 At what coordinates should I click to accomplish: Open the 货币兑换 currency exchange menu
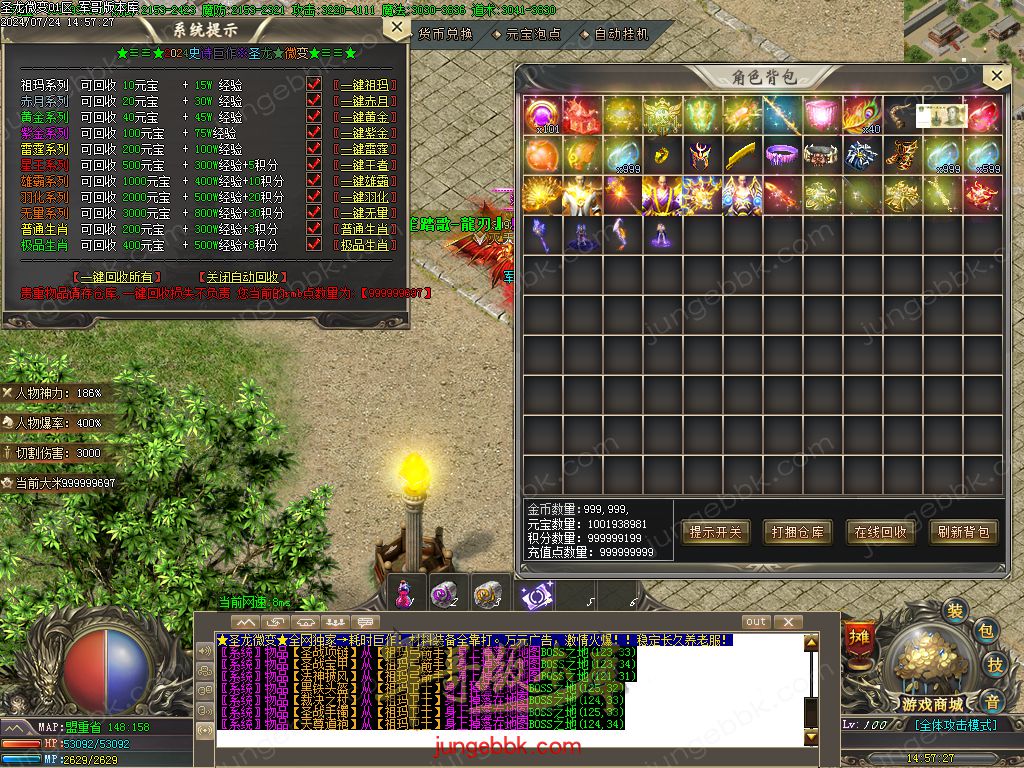coord(444,34)
